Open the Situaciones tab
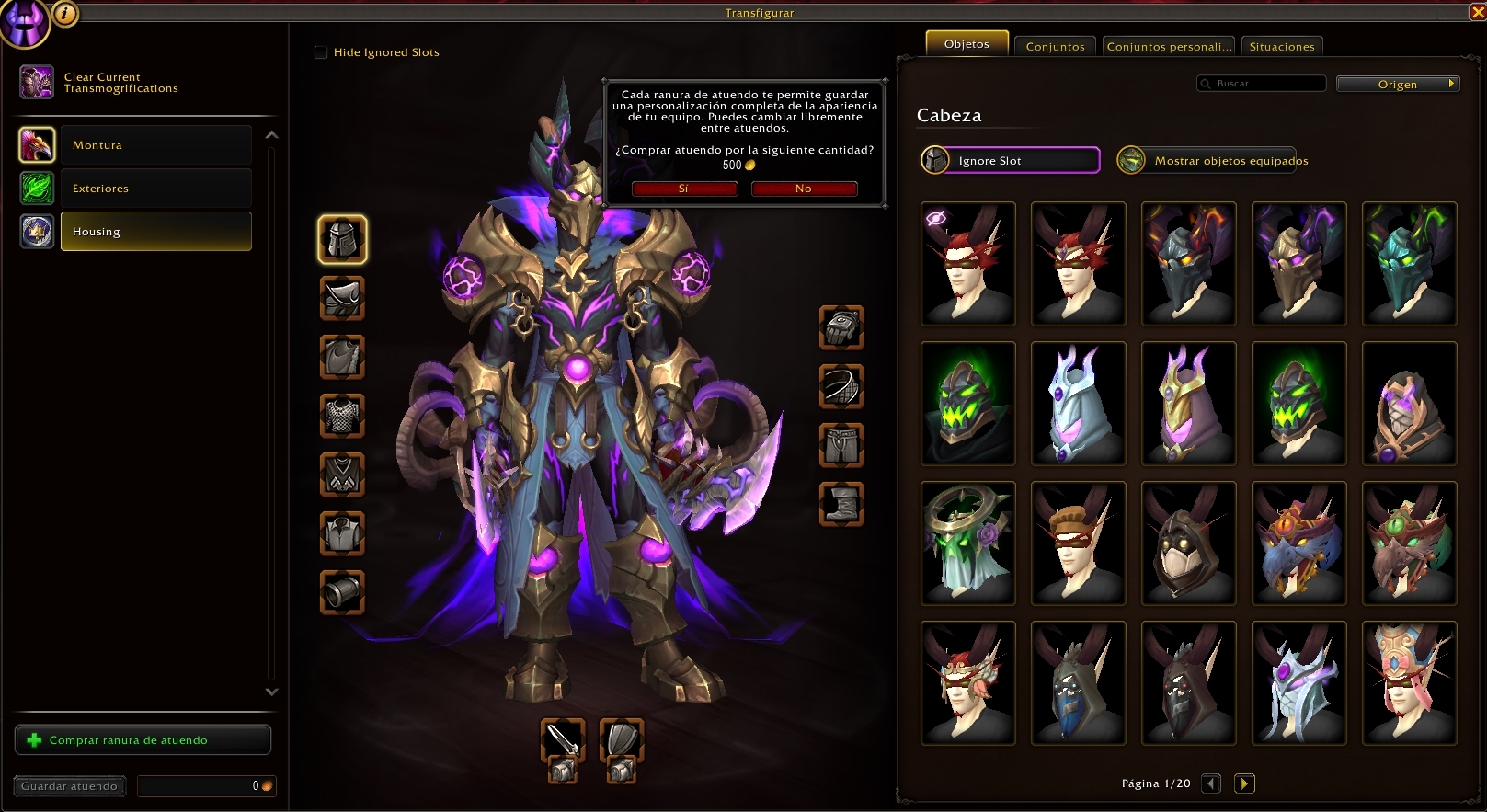This screenshot has width=1487, height=812. 1281,46
